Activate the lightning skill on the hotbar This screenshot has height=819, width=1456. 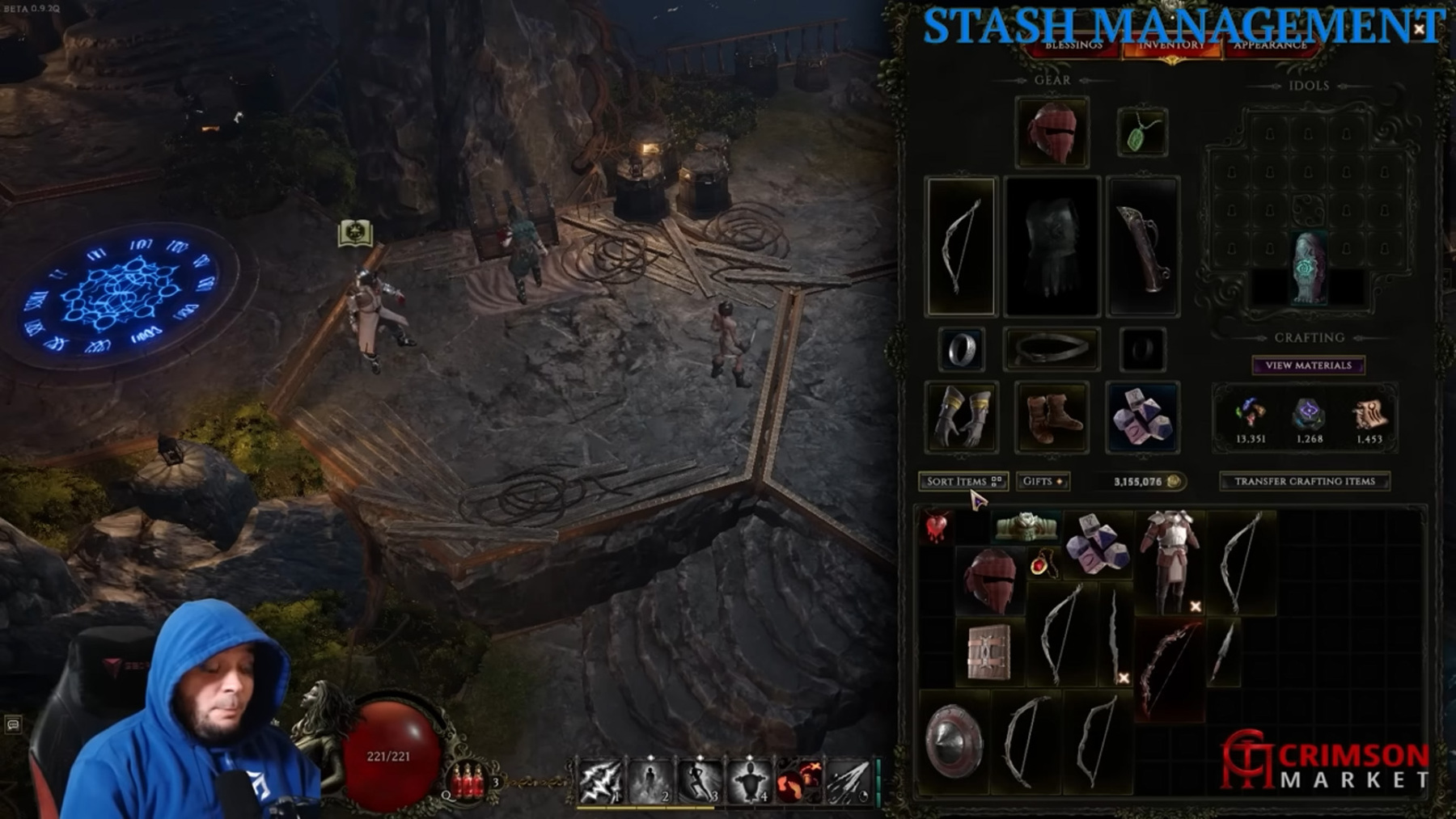[600, 781]
